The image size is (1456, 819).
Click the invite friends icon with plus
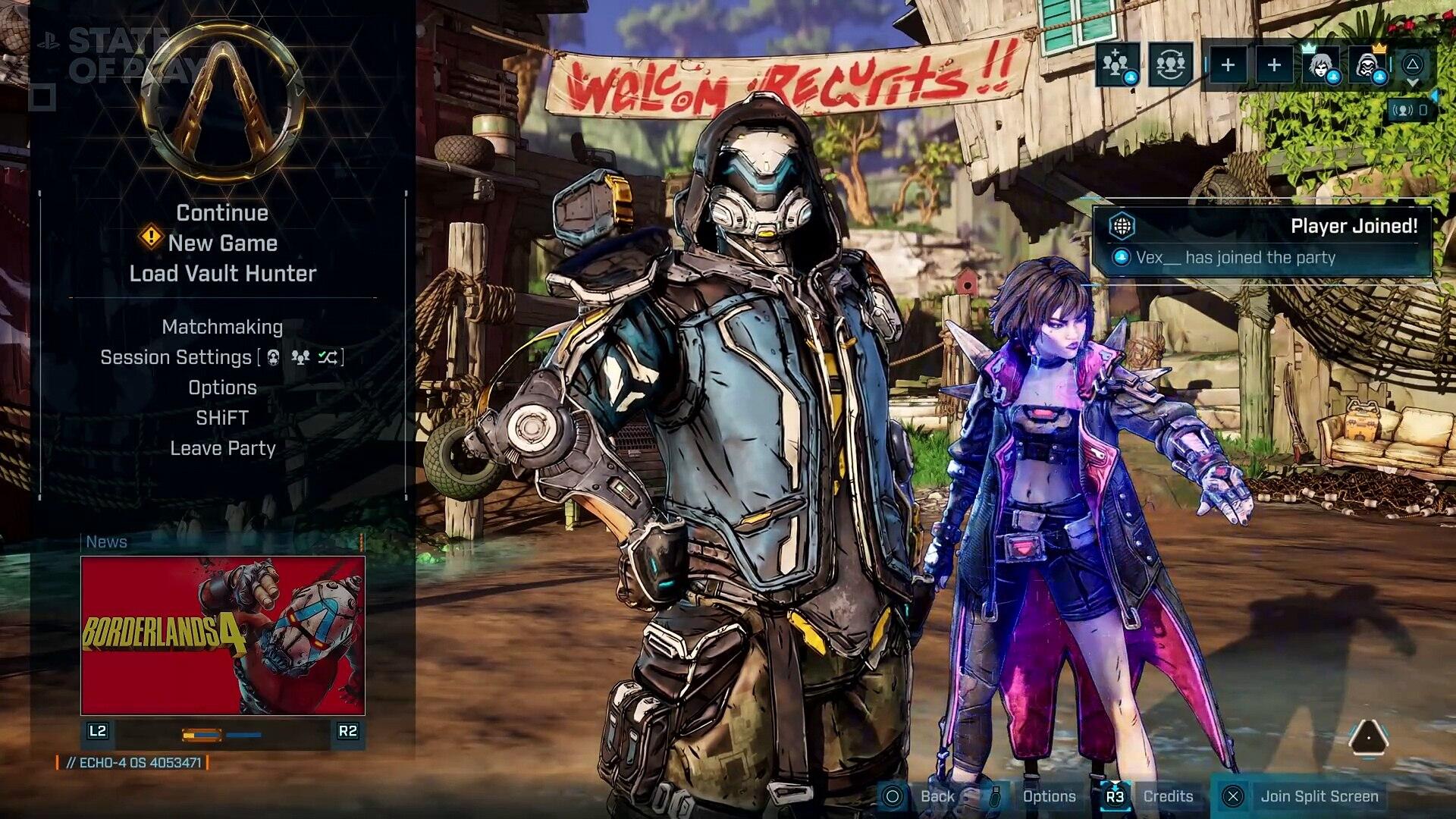[1116, 65]
